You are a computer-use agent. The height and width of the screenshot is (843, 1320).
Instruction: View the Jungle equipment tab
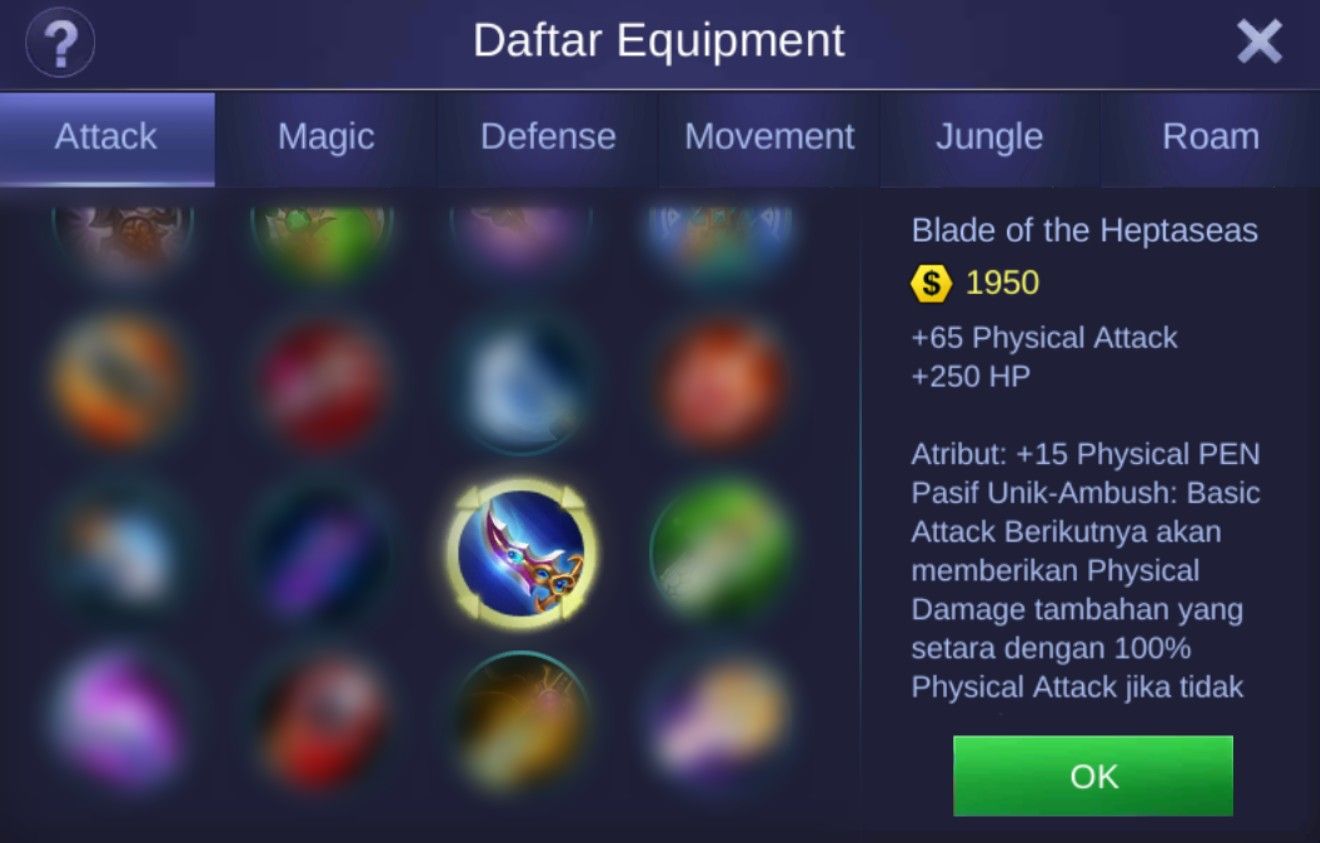[x=989, y=137]
